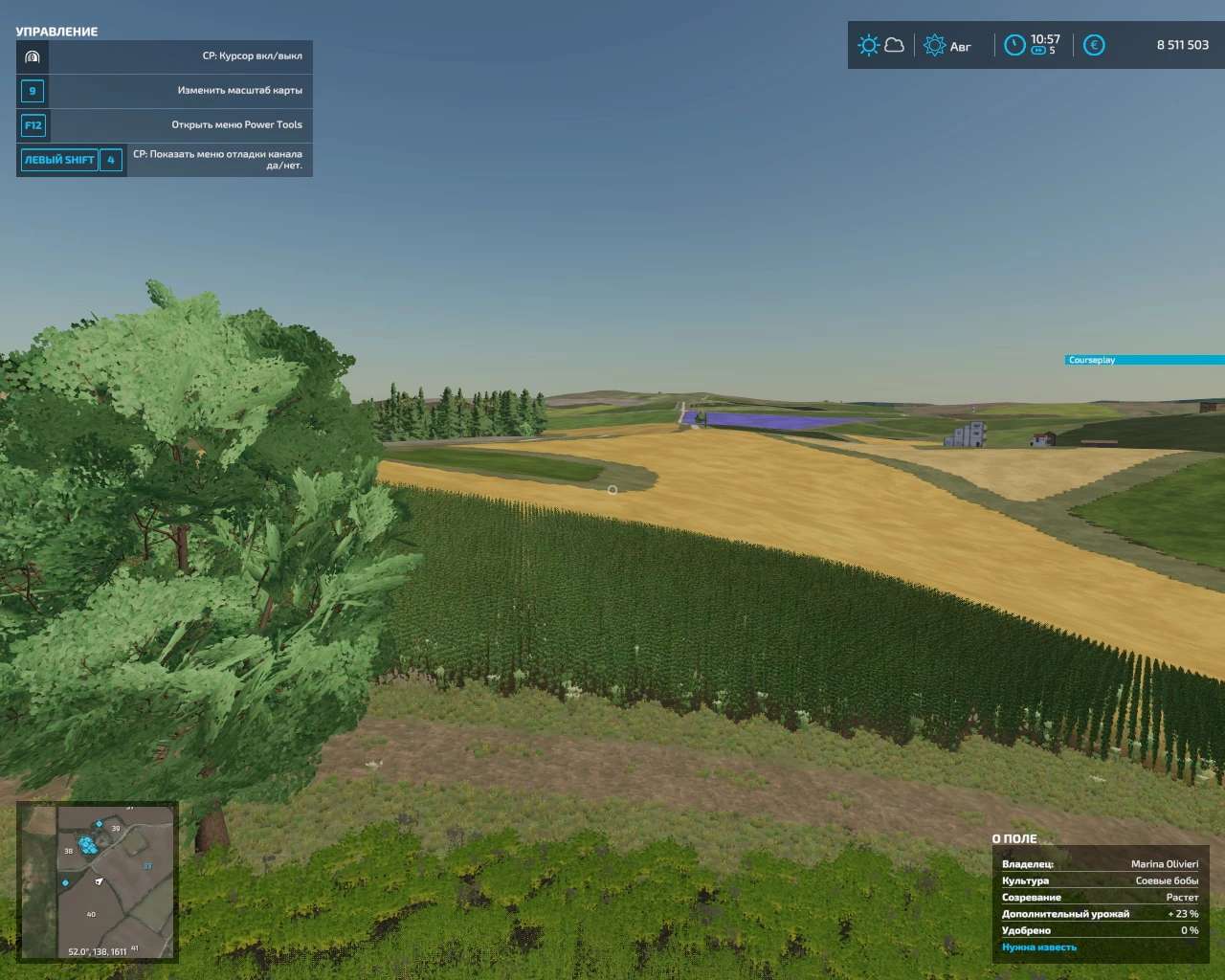
Task: Select the cloud weather forecast icon
Action: tap(895, 44)
